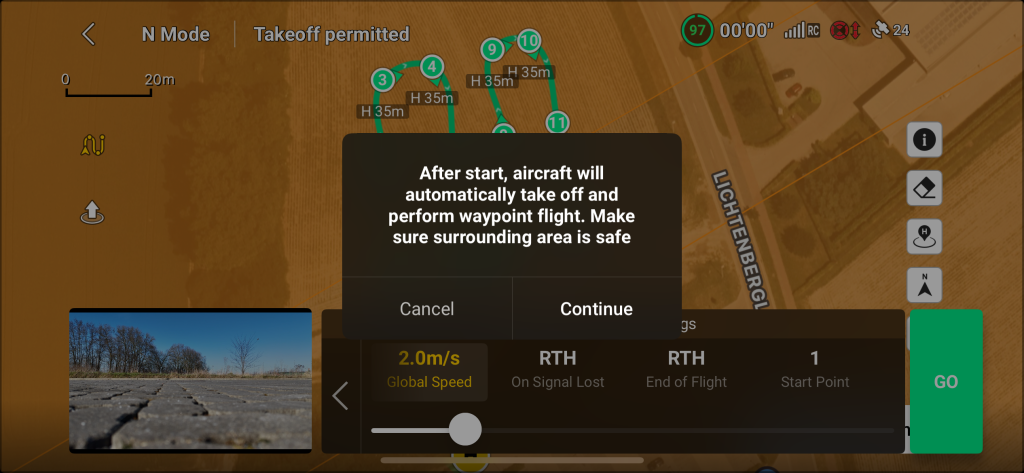Viewport: 1024px width, 473px height.
Task: Open the waypoint route icon
Action: [92, 146]
